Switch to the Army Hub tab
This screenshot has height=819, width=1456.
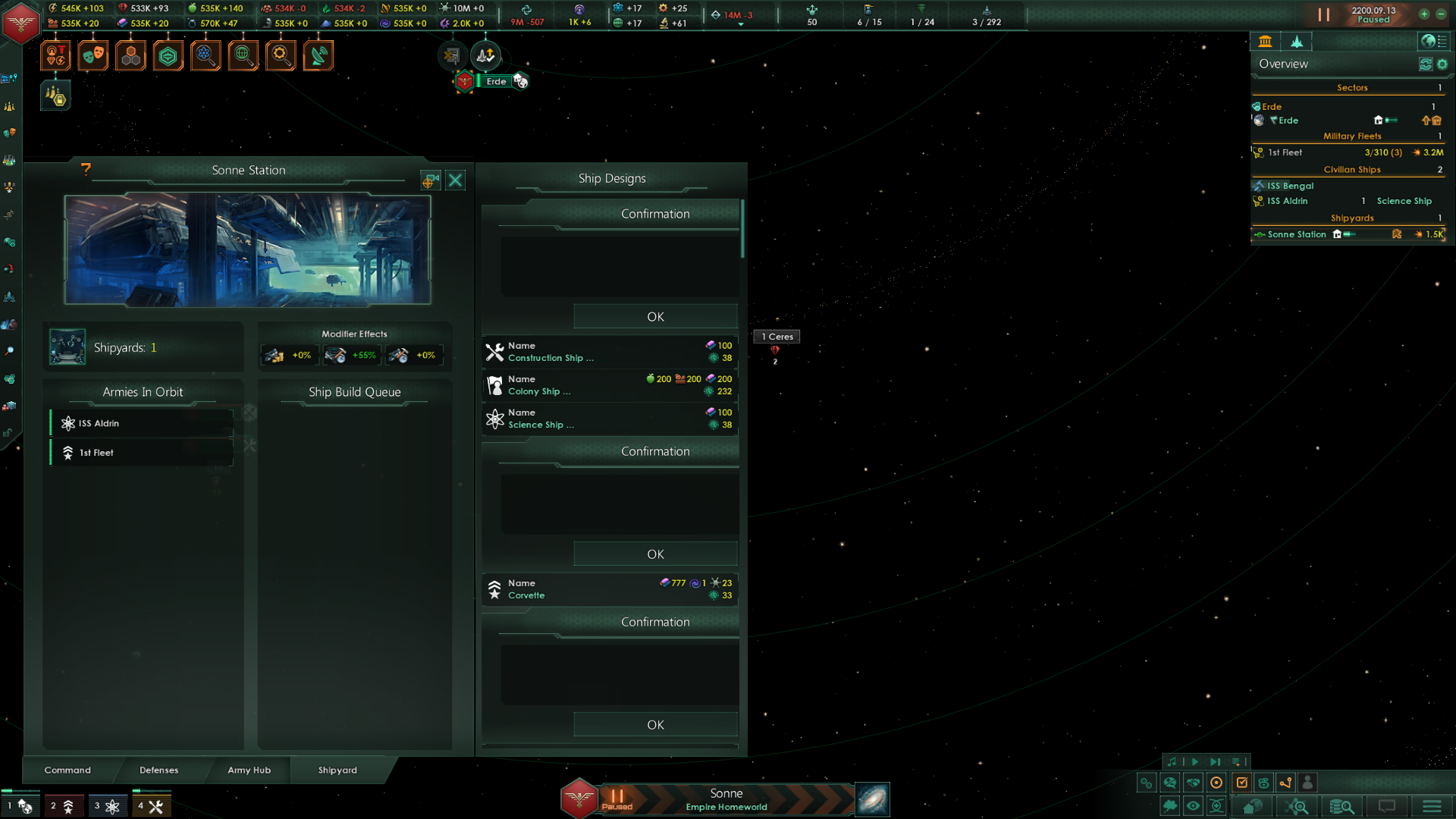(249, 770)
